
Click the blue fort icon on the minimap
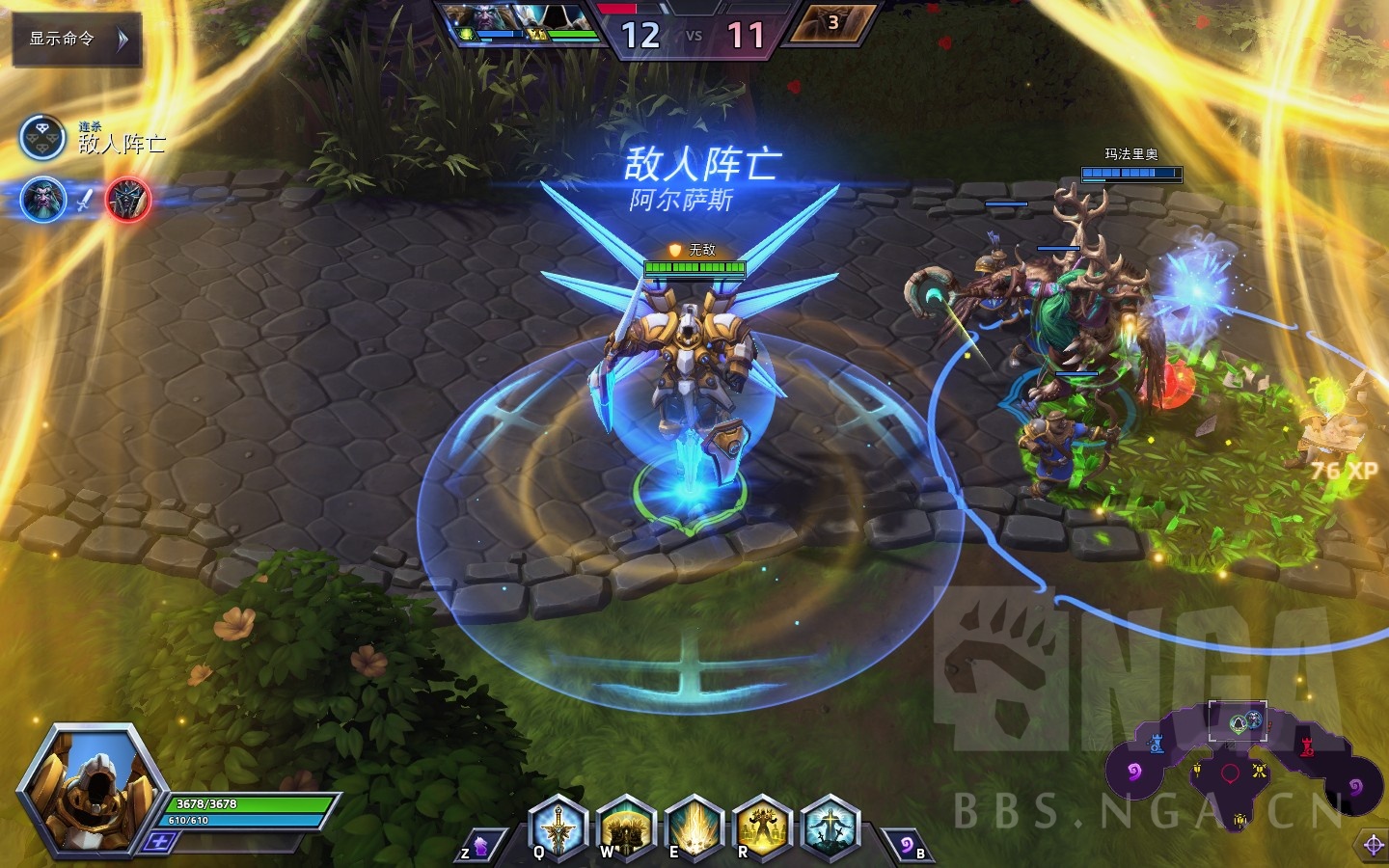(1156, 745)
